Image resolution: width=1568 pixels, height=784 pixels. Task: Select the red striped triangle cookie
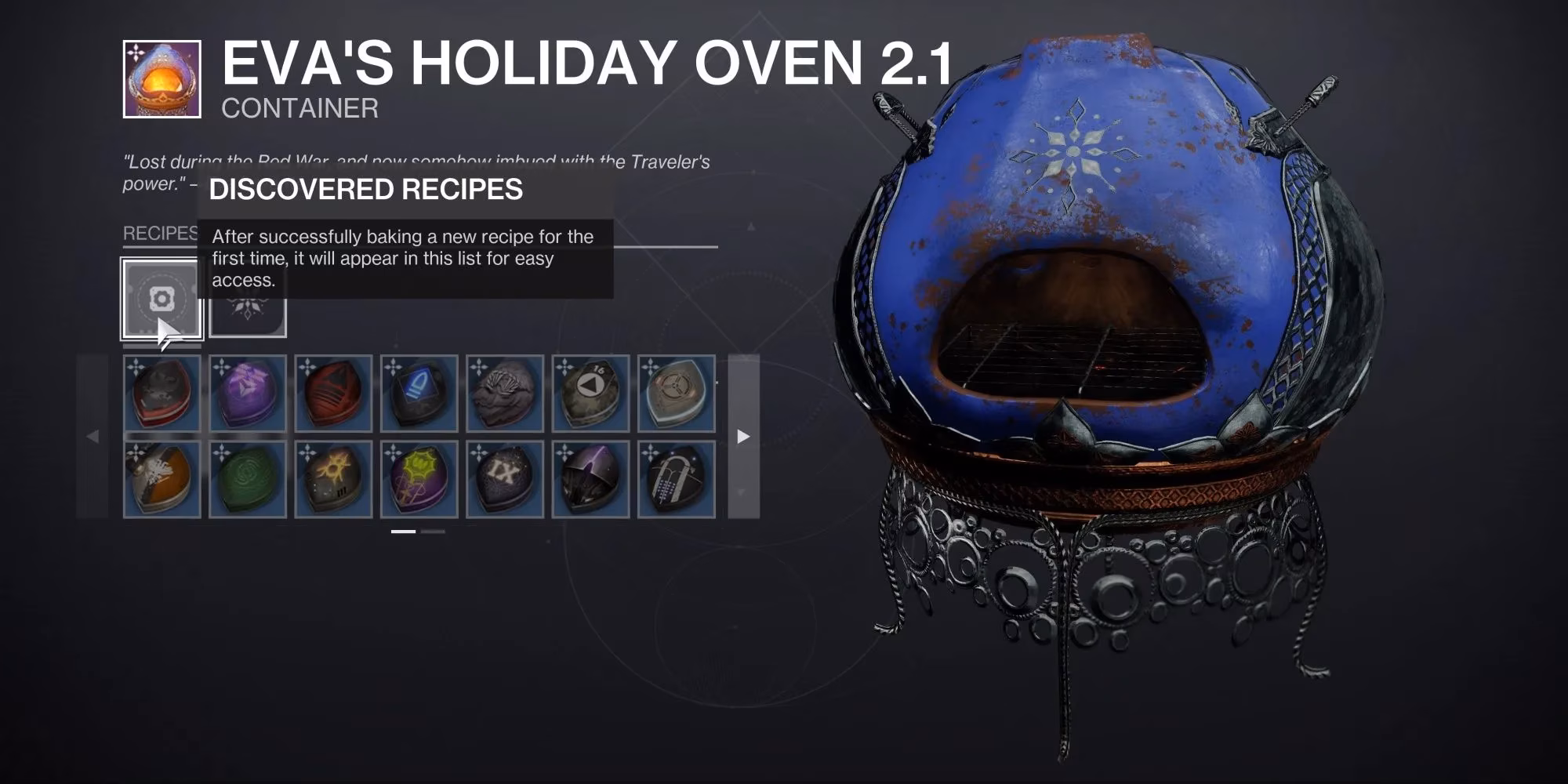pyautogui.click(x=333, y=393)
